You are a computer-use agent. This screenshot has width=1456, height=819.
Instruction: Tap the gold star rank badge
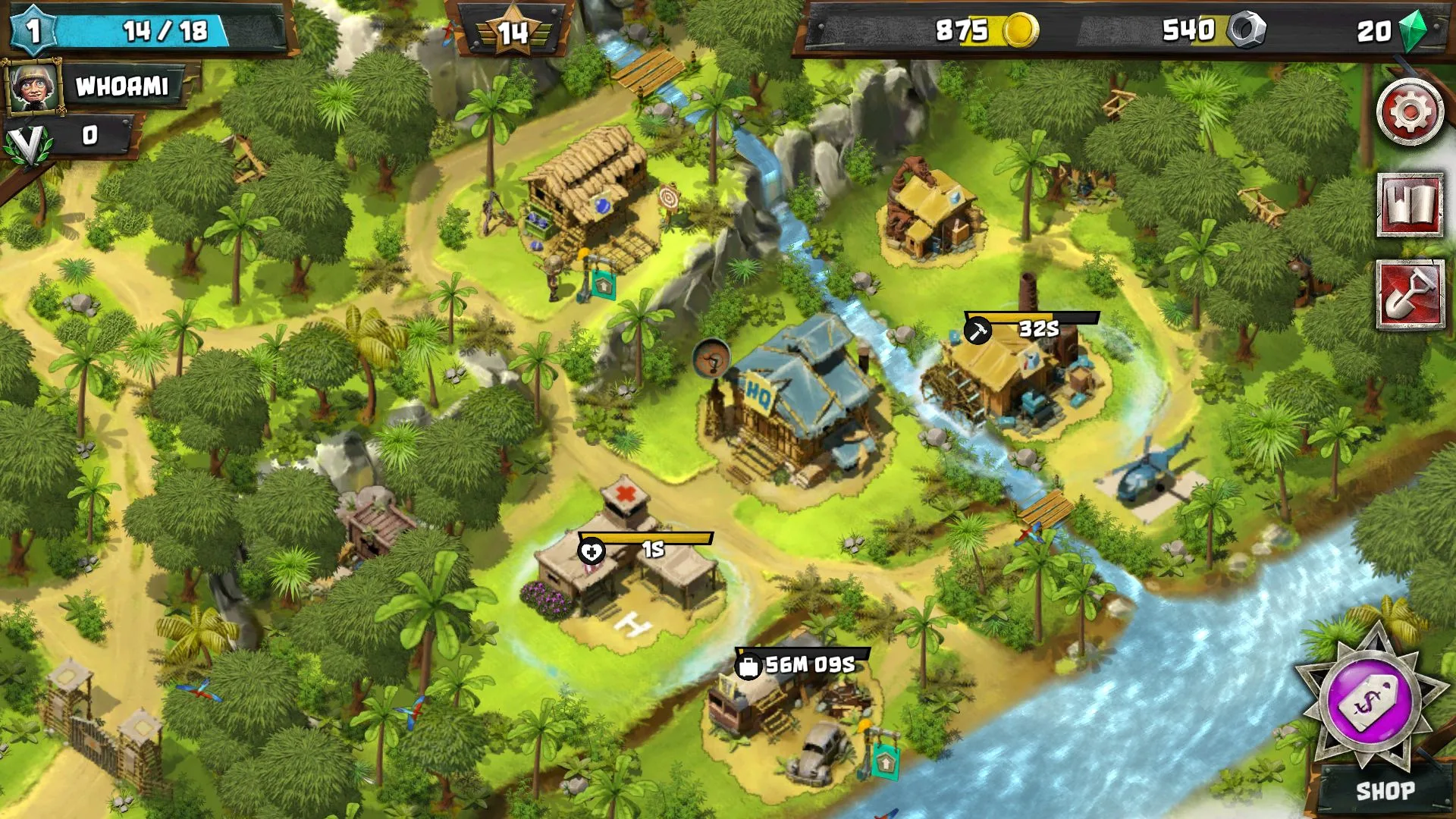(x=513, y=31)
